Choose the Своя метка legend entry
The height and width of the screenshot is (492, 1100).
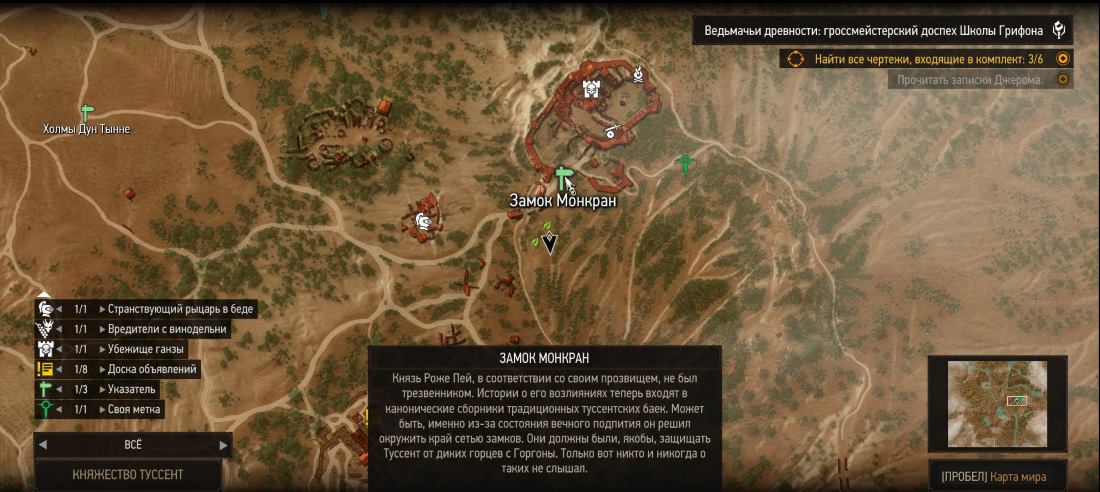click(x=134, y=409)
